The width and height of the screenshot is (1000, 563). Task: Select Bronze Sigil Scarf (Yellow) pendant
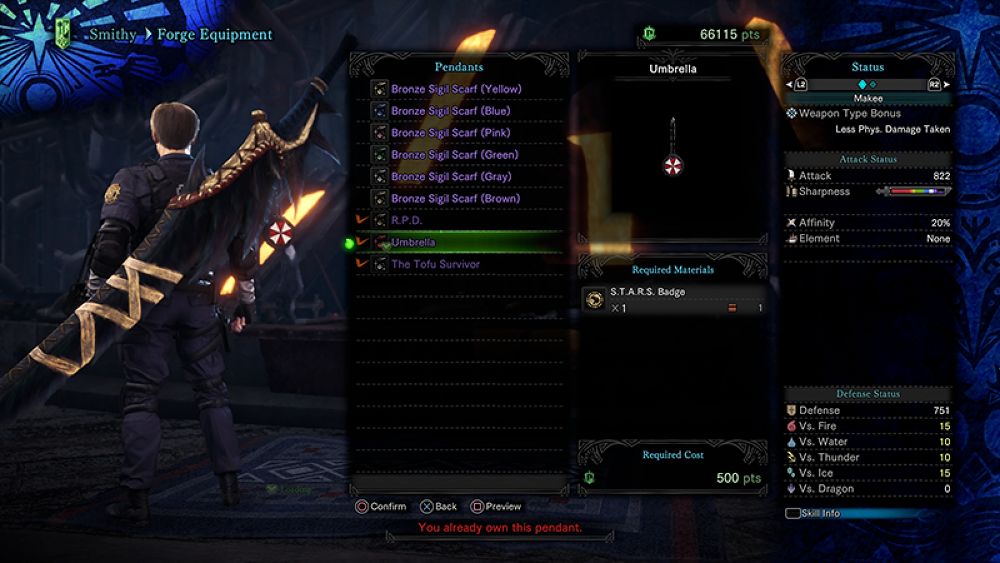pos(456,89)
